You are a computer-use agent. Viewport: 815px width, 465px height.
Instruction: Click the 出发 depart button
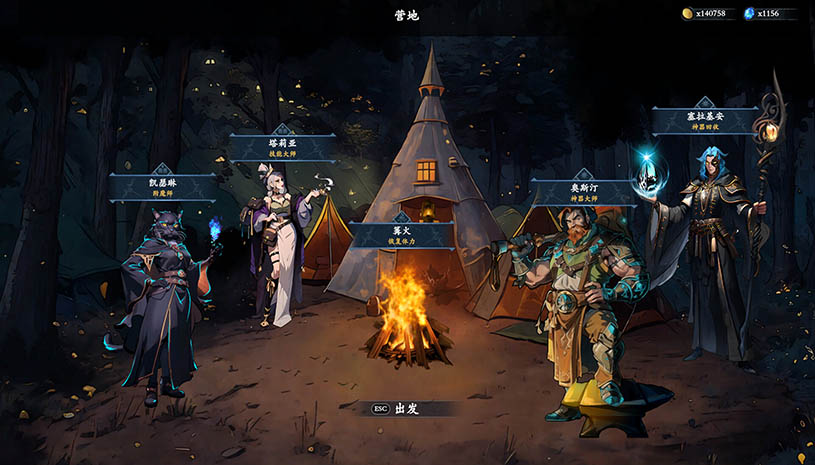[404, 408]
